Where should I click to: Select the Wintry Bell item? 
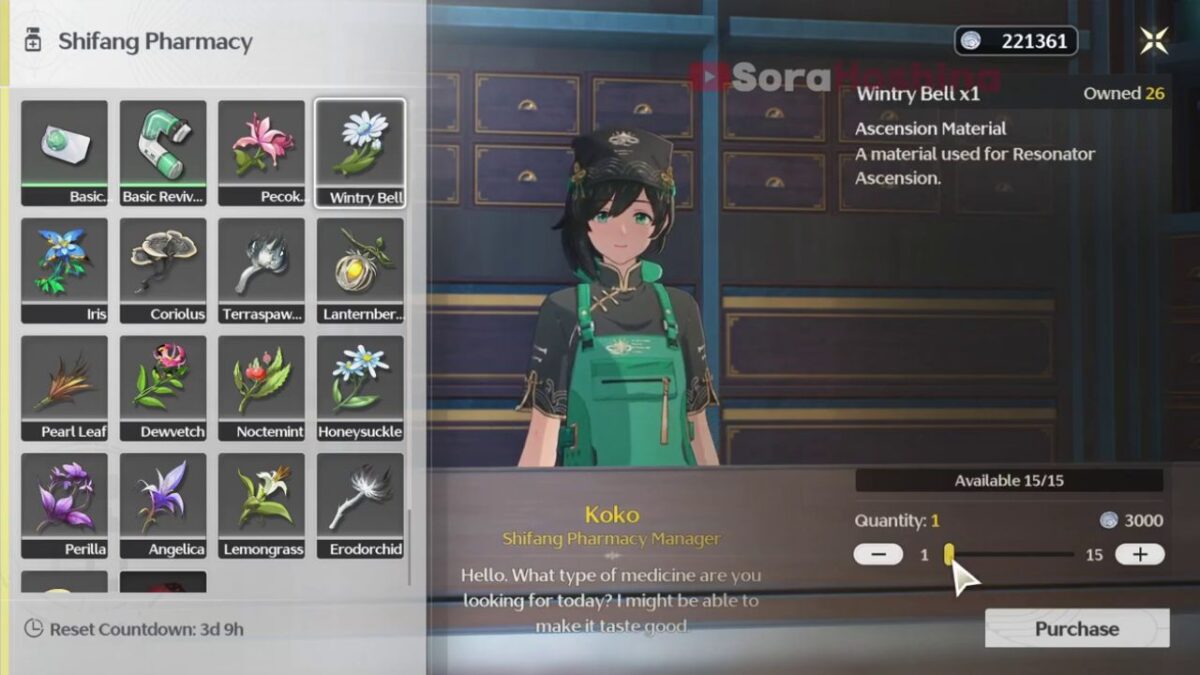click(x=360, y=152)
